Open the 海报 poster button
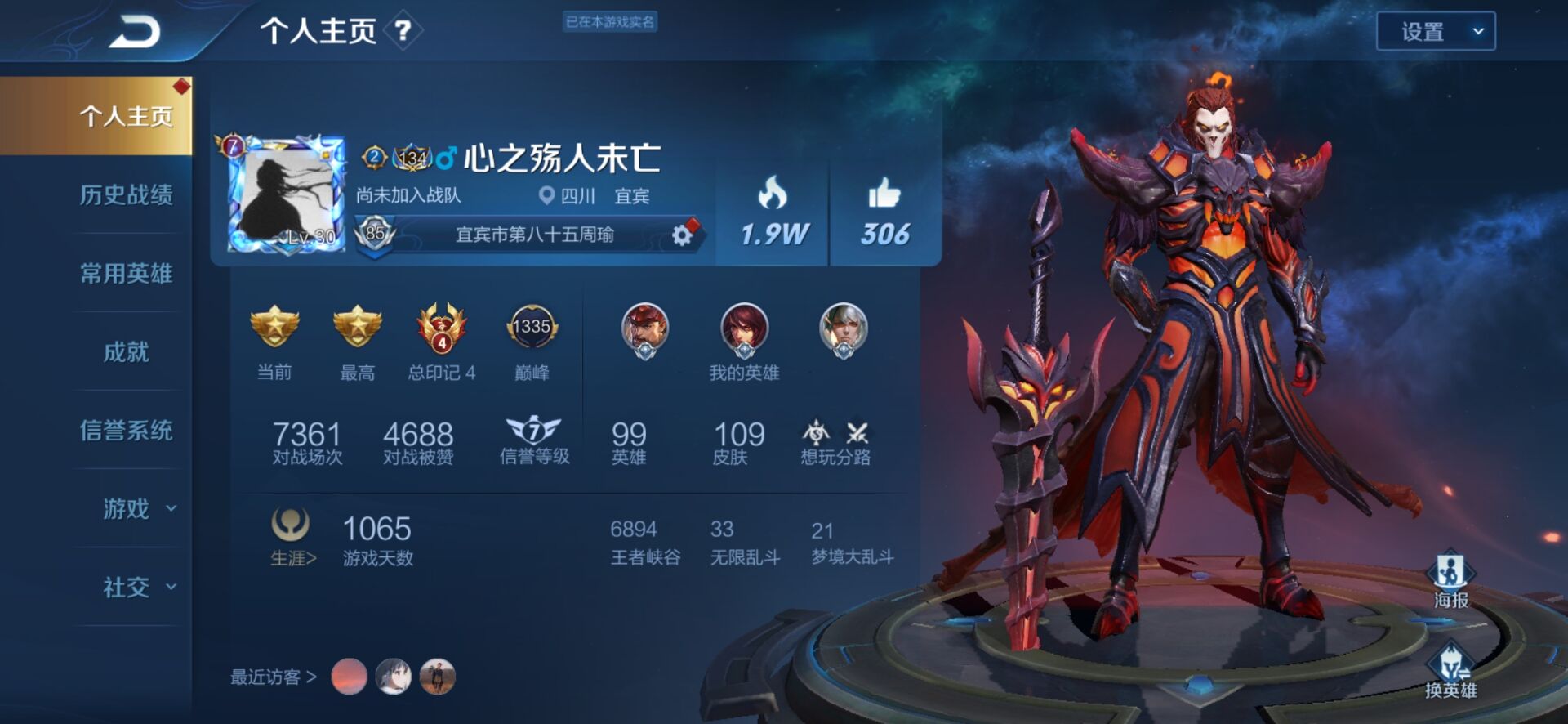 [x=1450, y=581]
